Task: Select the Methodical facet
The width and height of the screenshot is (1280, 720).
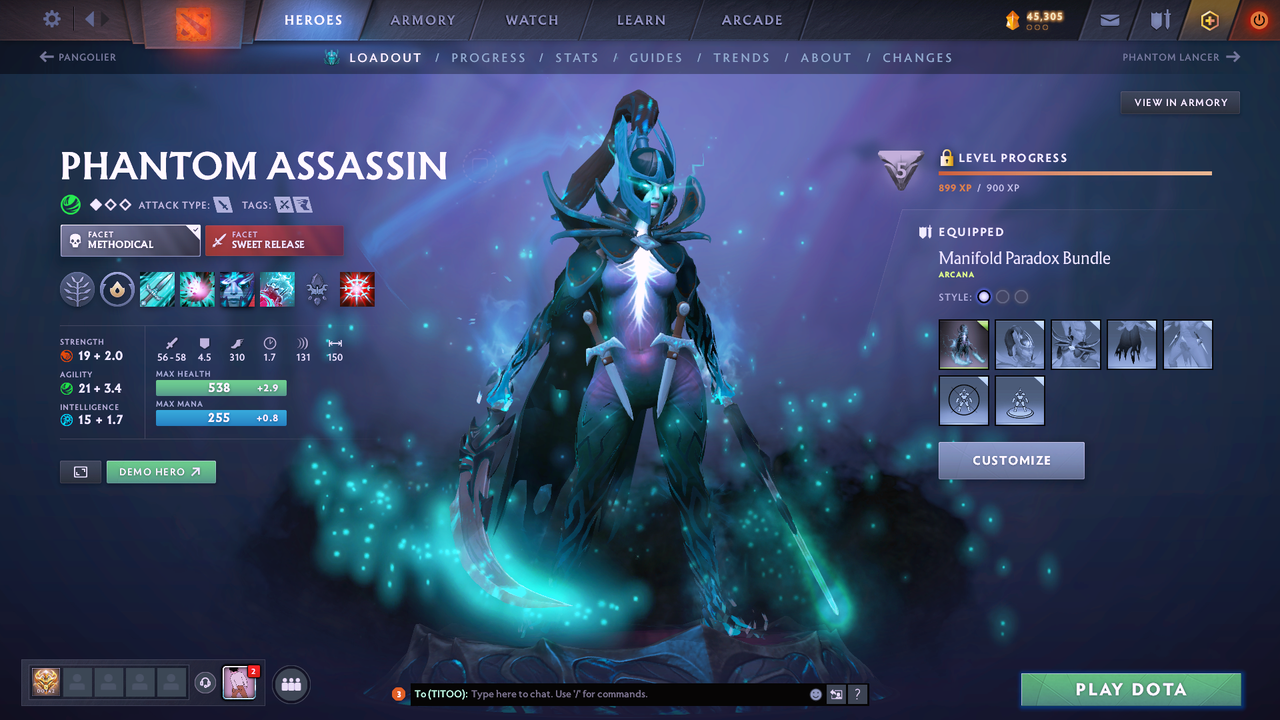Action: click(130, 240)
